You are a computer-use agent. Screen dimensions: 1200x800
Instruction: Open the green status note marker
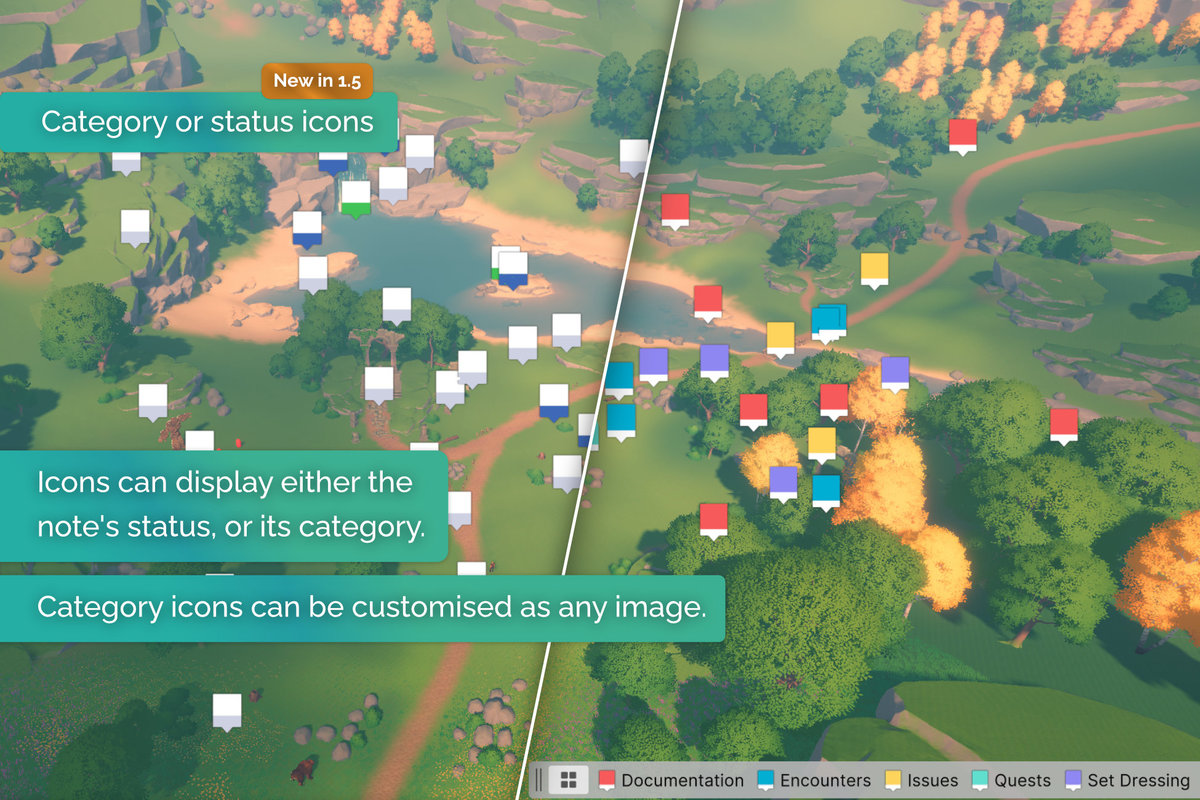[x=355, y=198]
